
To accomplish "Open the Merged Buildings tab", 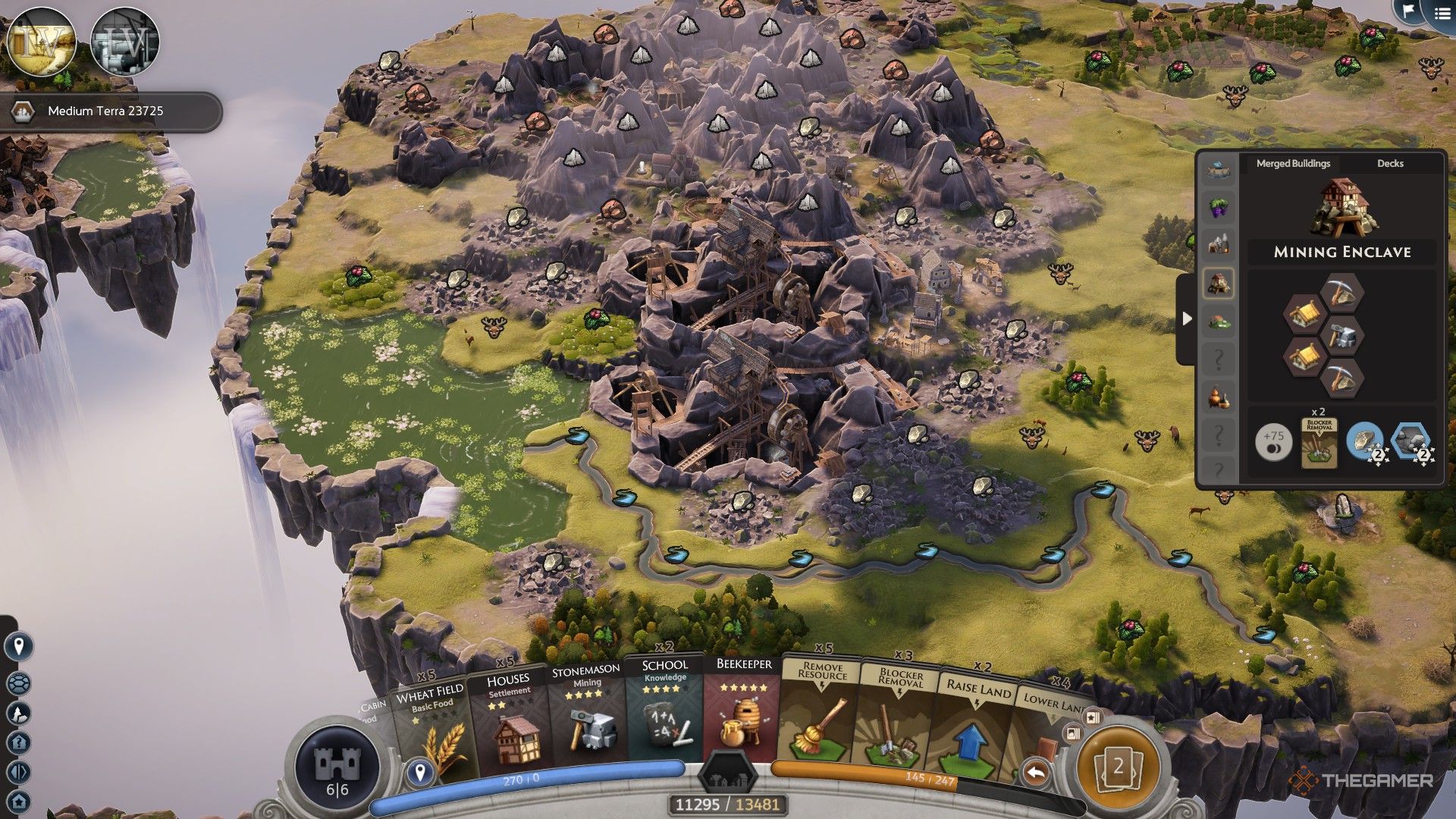I will (1293, 163).
